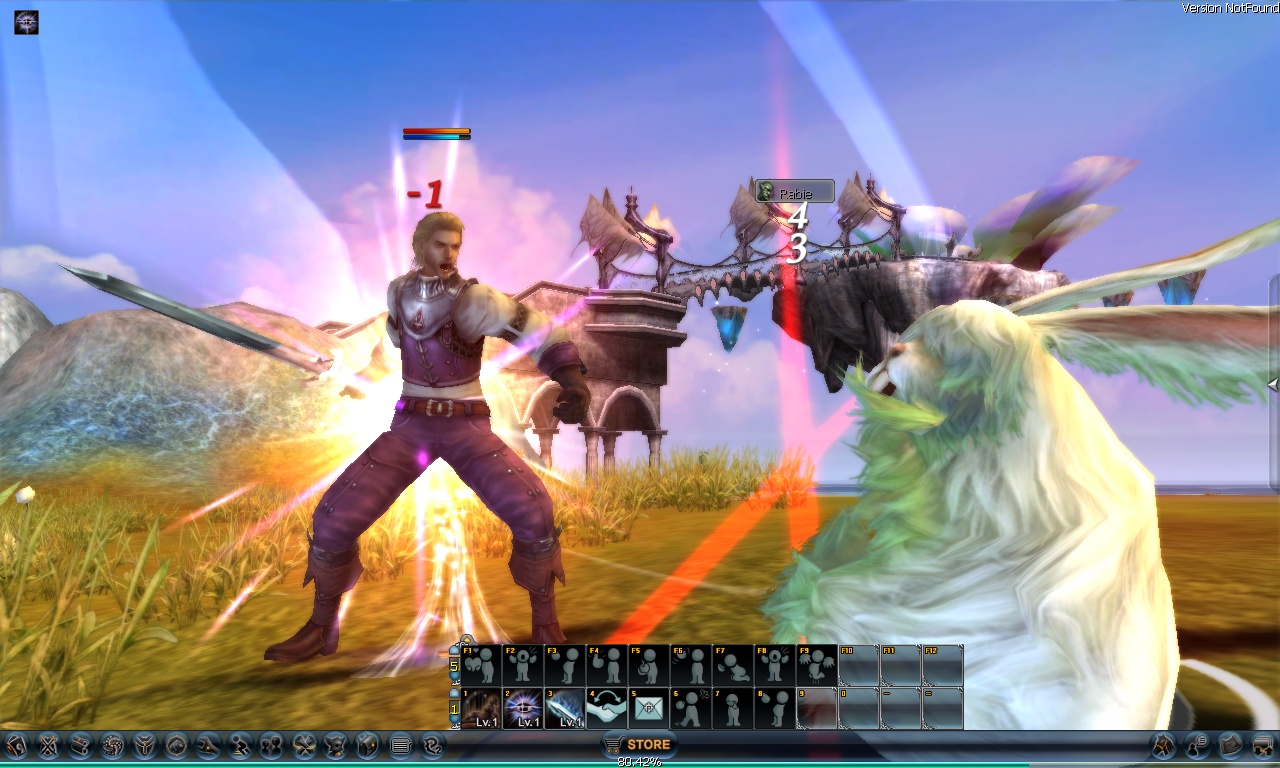Open the wrench settings icon
The image size is (1280, 768).
[210, 745]
